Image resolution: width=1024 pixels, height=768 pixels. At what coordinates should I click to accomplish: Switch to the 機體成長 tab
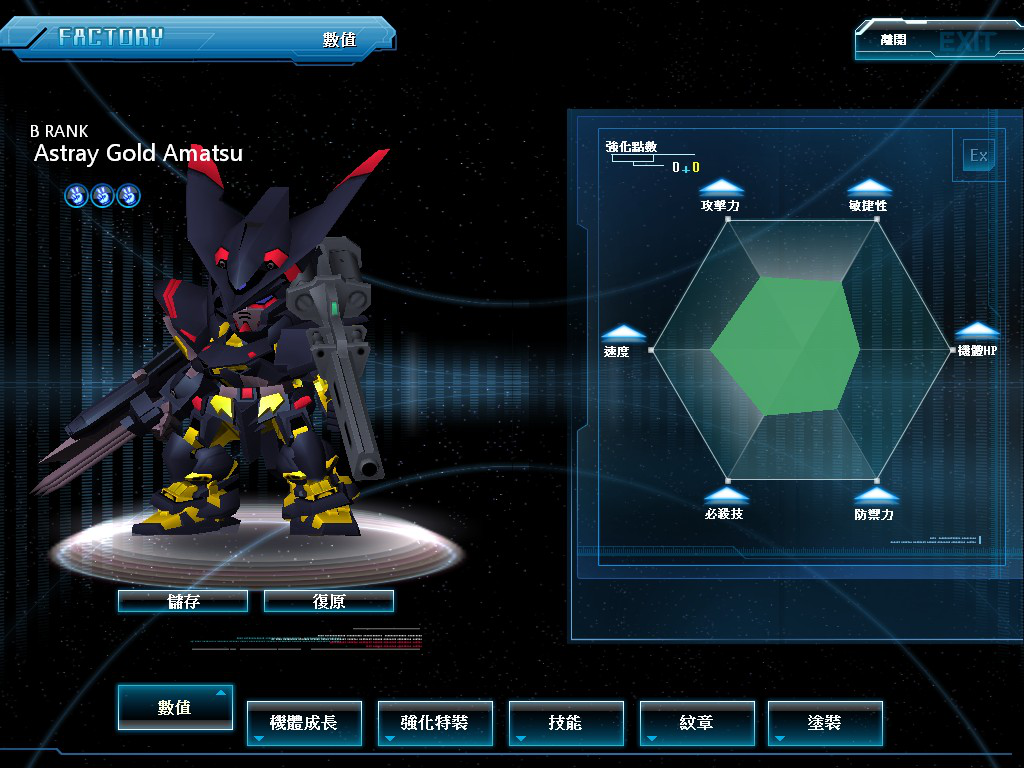(304, 722)
